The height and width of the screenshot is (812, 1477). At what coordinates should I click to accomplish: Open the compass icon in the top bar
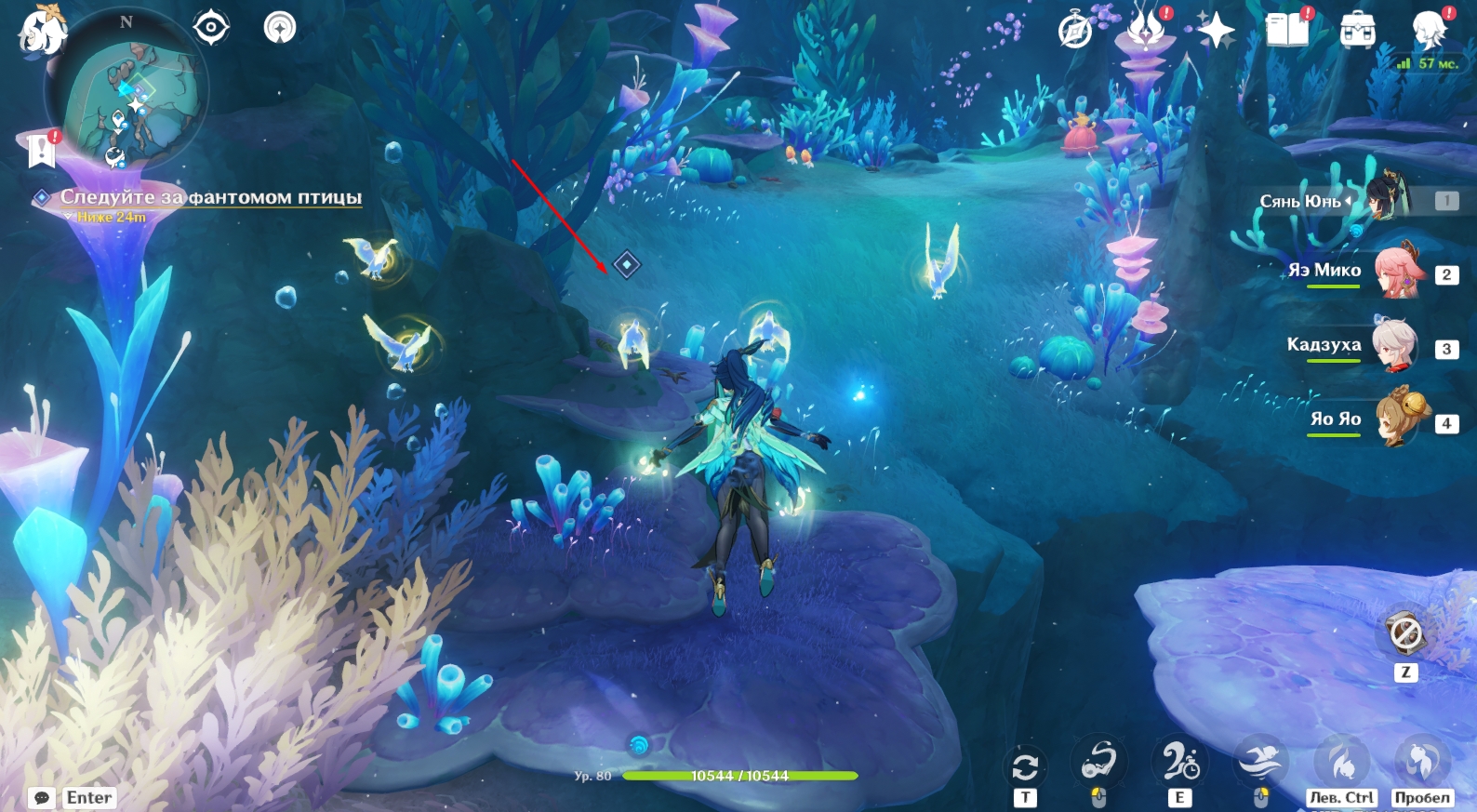(1075, 32)
